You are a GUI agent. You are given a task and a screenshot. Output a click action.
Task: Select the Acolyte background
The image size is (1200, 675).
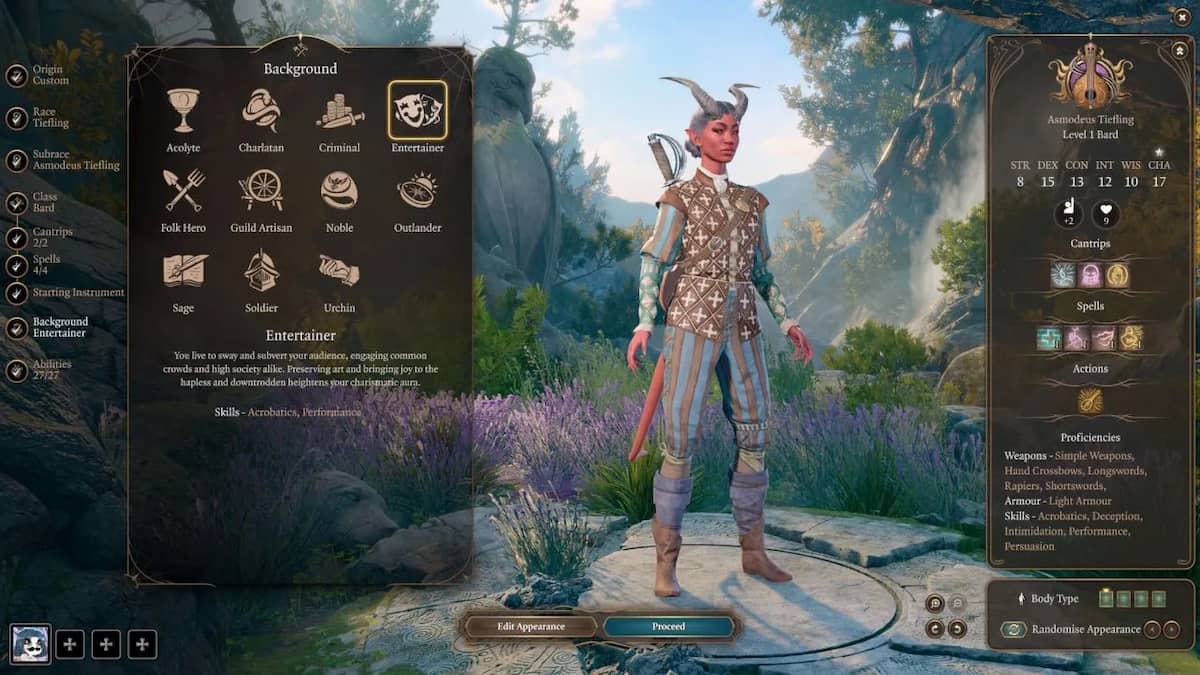(x=183, y=111)
